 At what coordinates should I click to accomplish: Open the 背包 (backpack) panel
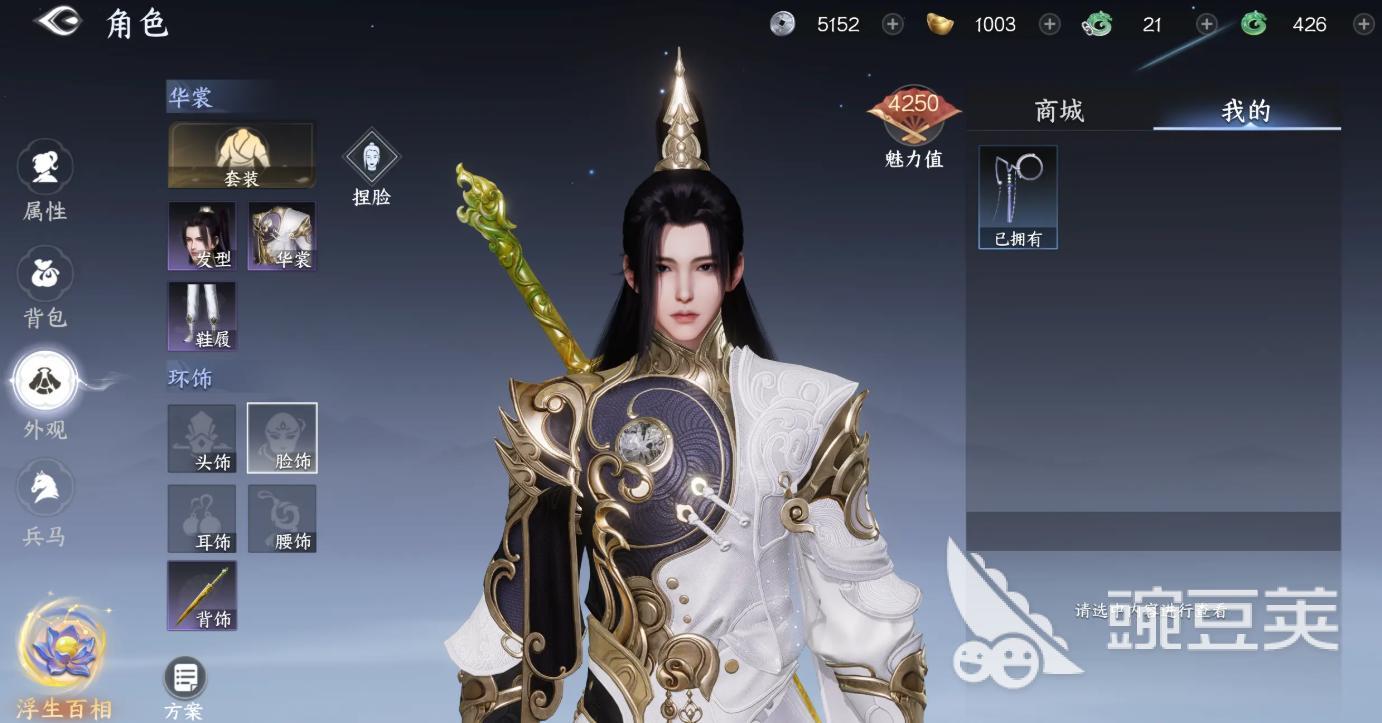44,287
